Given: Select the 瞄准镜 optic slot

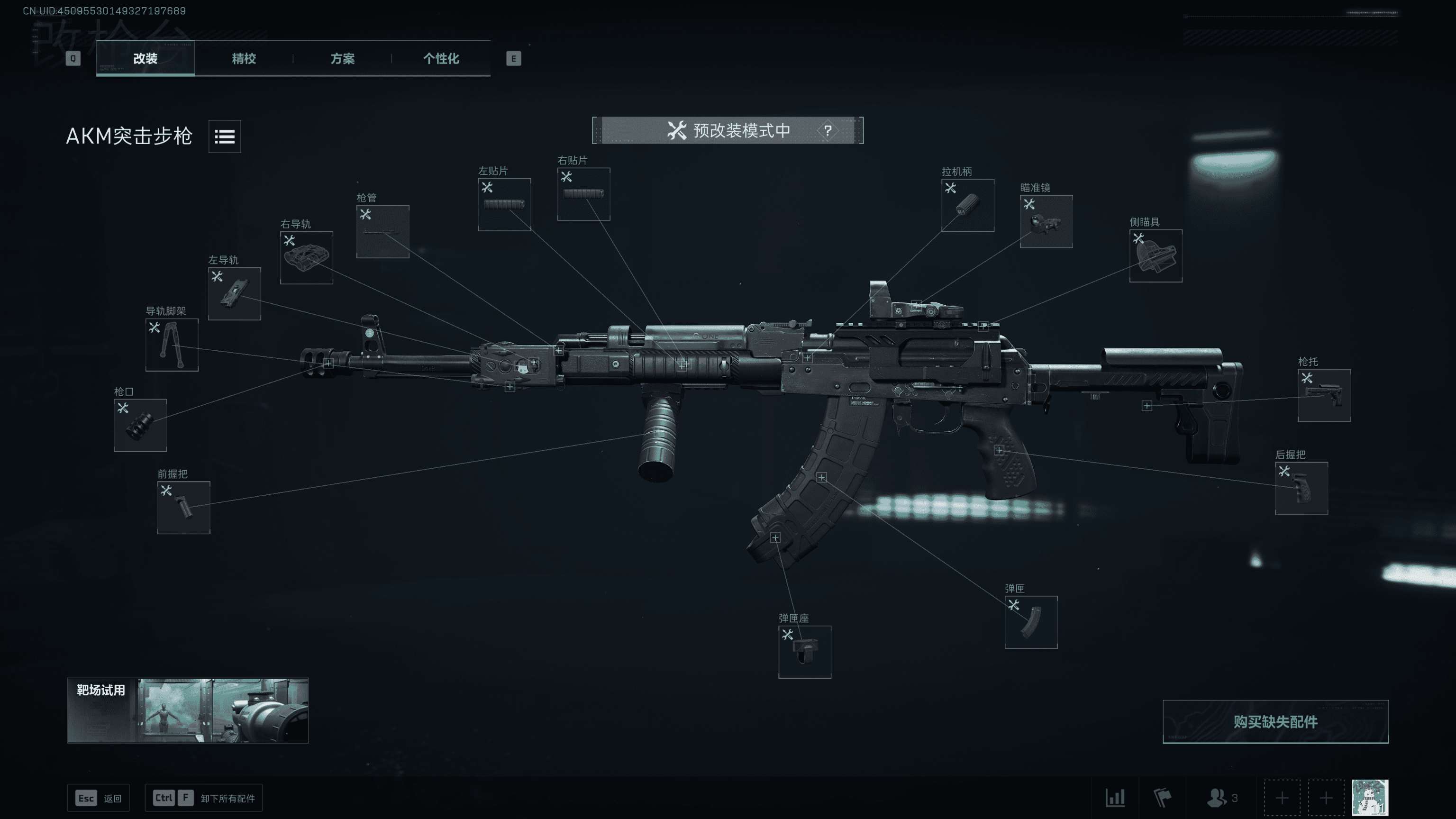Looking at the screenshot, I should (x=1046, y=221).
